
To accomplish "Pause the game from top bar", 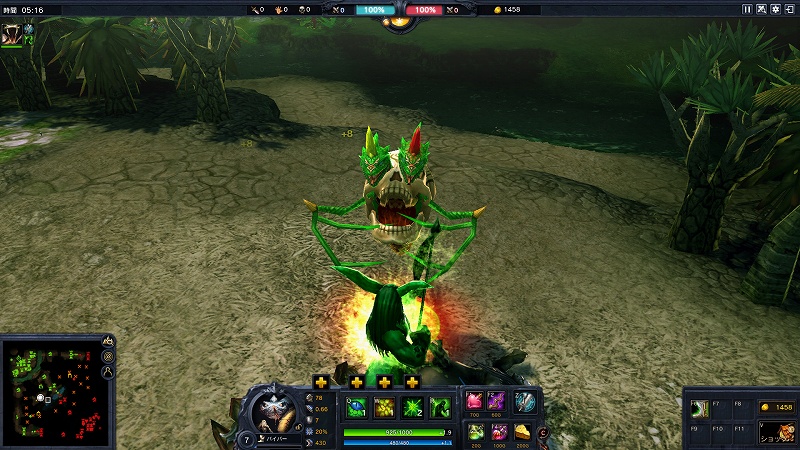I will click(x=747, y=9).
